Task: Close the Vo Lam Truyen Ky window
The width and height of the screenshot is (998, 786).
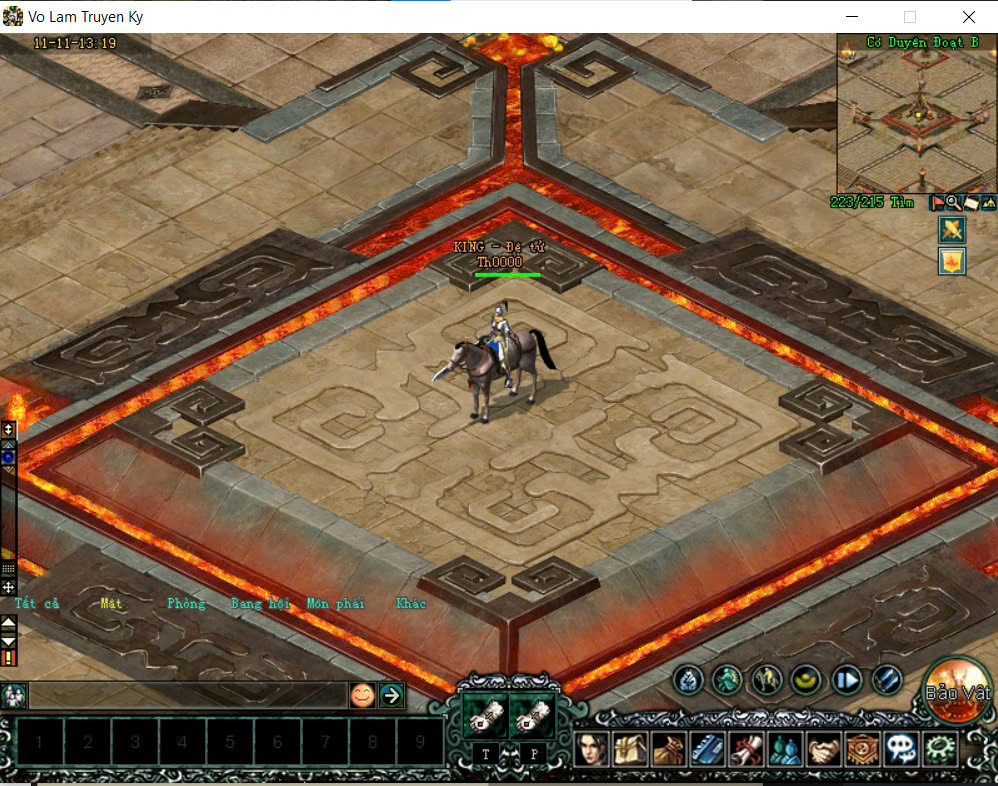Action: (969, 17)
